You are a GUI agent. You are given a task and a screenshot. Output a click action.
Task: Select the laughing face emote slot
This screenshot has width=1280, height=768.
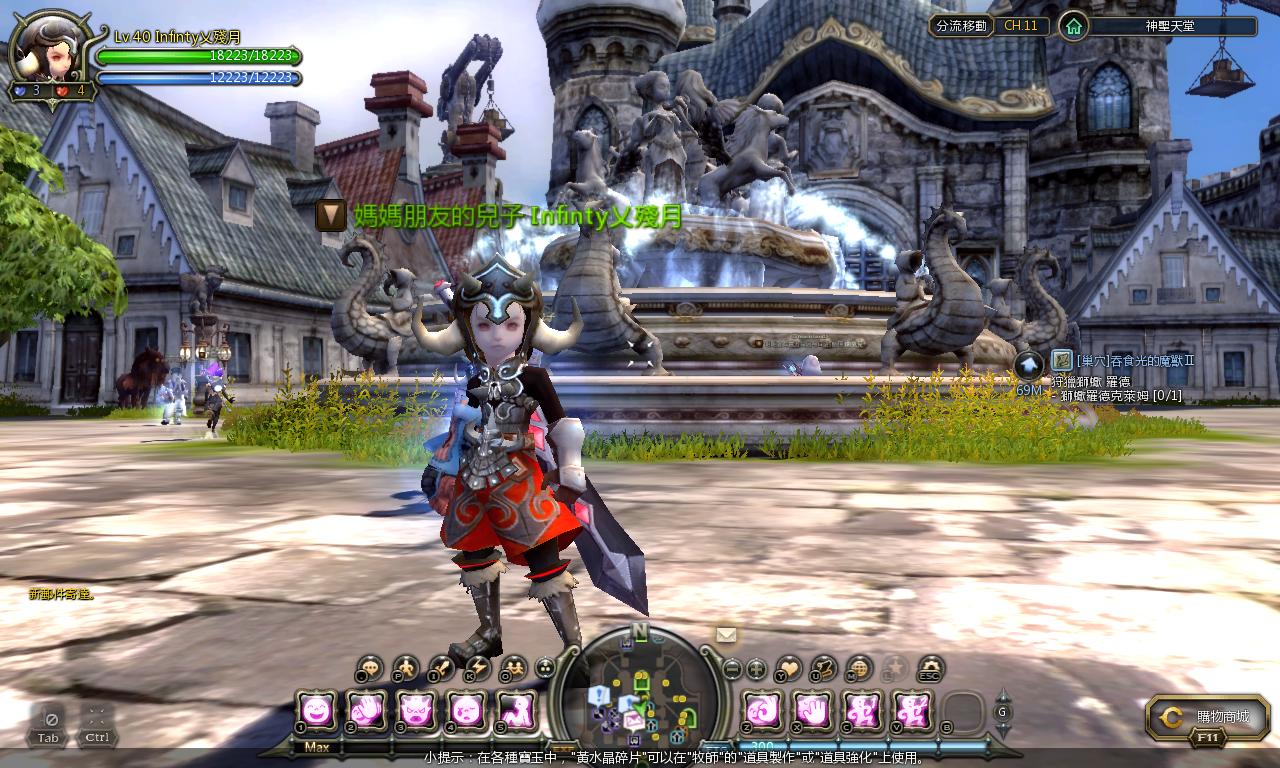pyautogui.click(x=316, y=710)
